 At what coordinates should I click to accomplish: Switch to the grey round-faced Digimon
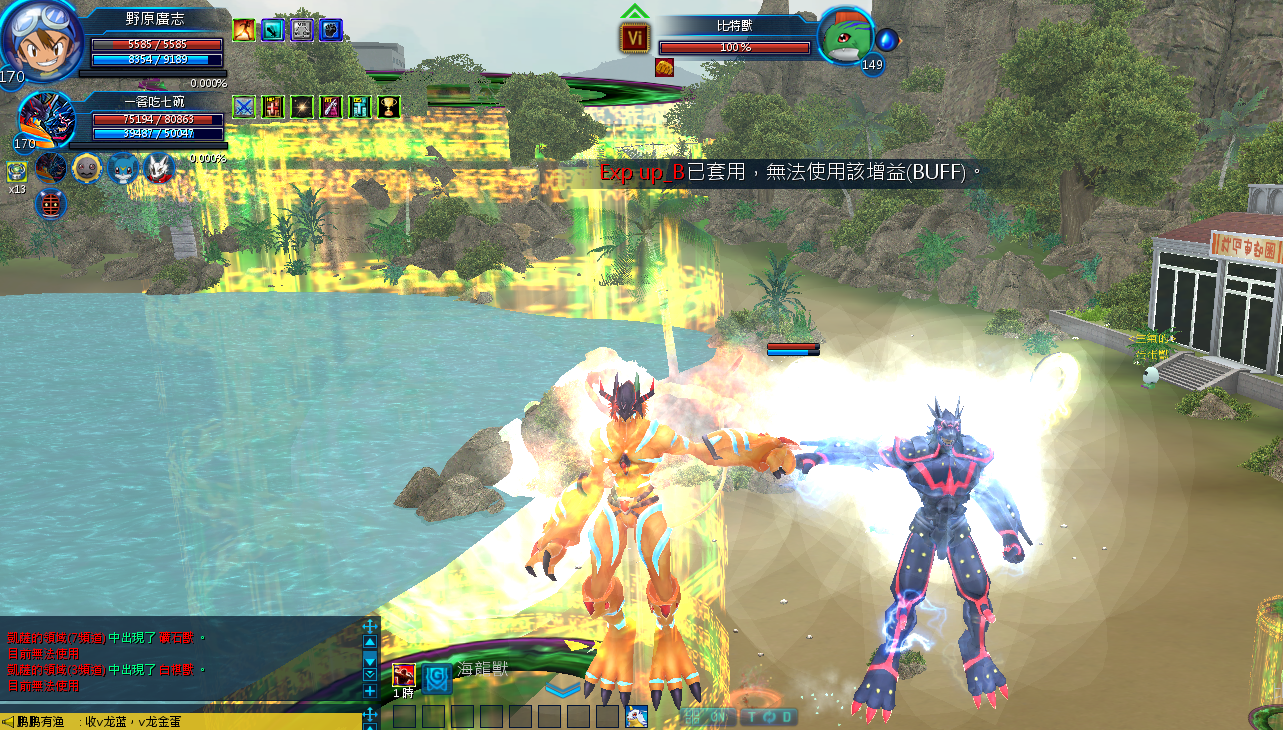pos(87,167)
